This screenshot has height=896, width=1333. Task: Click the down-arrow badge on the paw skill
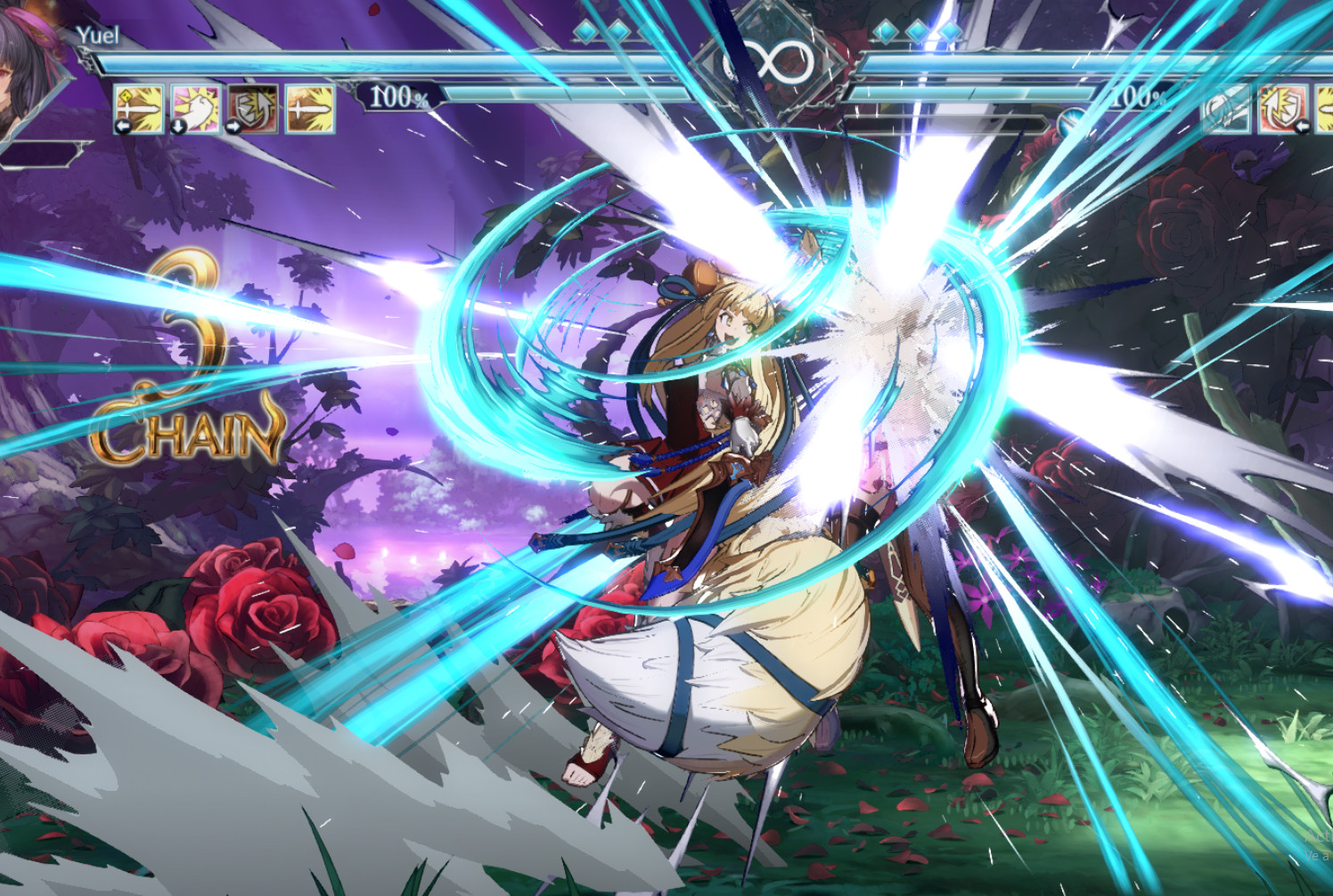[x=178, y=126]
